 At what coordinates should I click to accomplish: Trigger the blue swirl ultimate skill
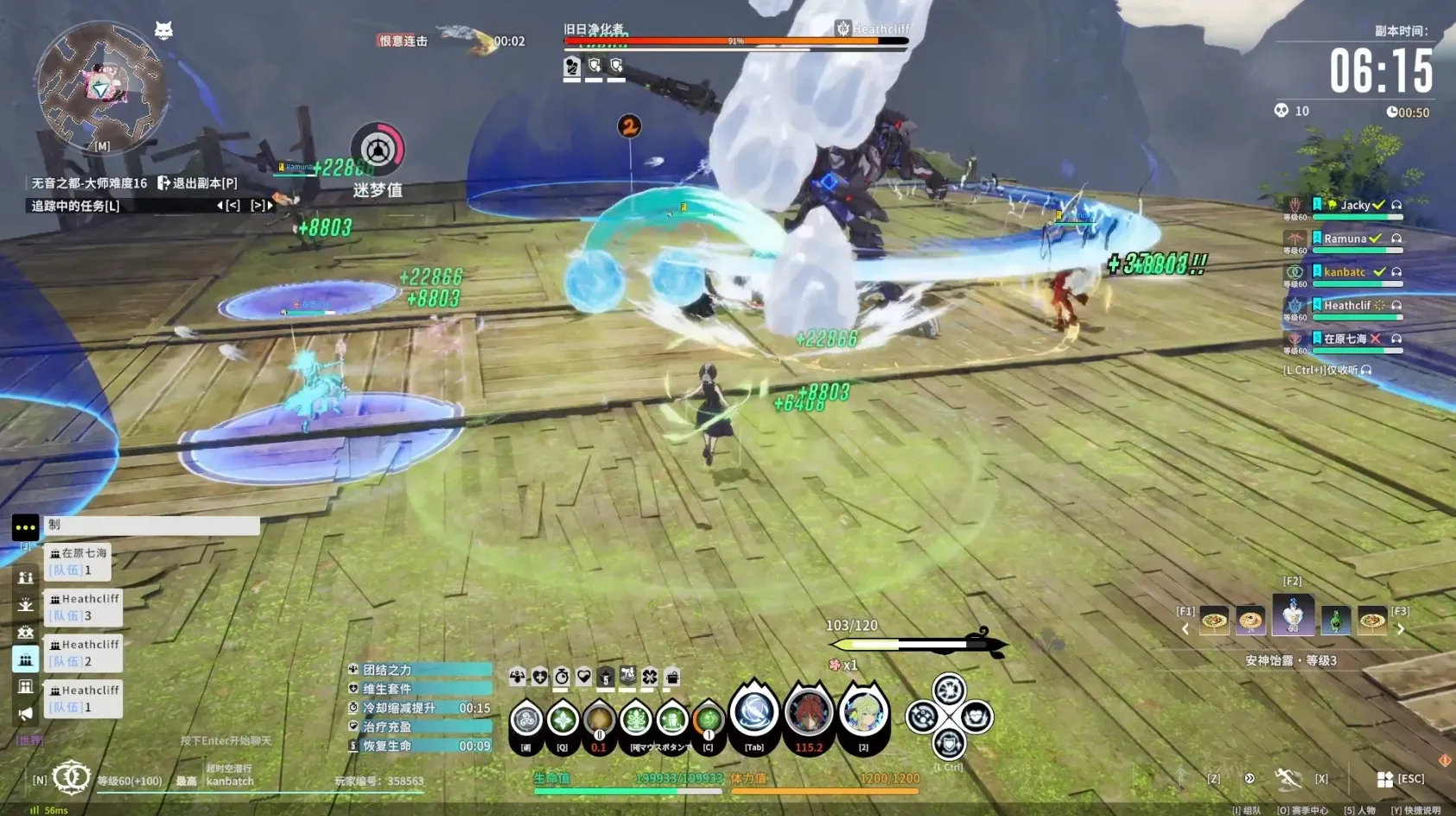click(x=754, y=713)
